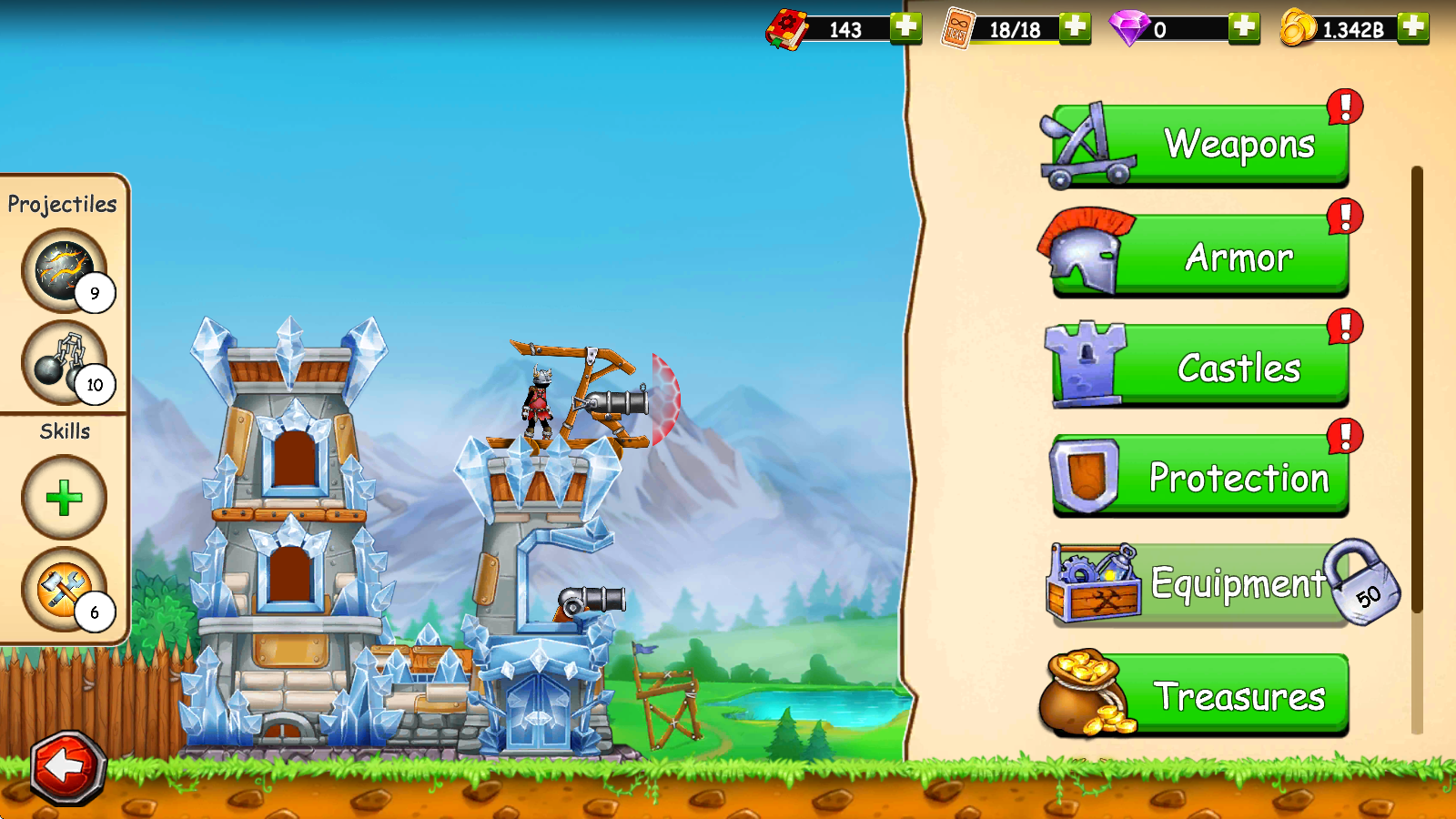Go back using the red arrow button

coord(68,767)
